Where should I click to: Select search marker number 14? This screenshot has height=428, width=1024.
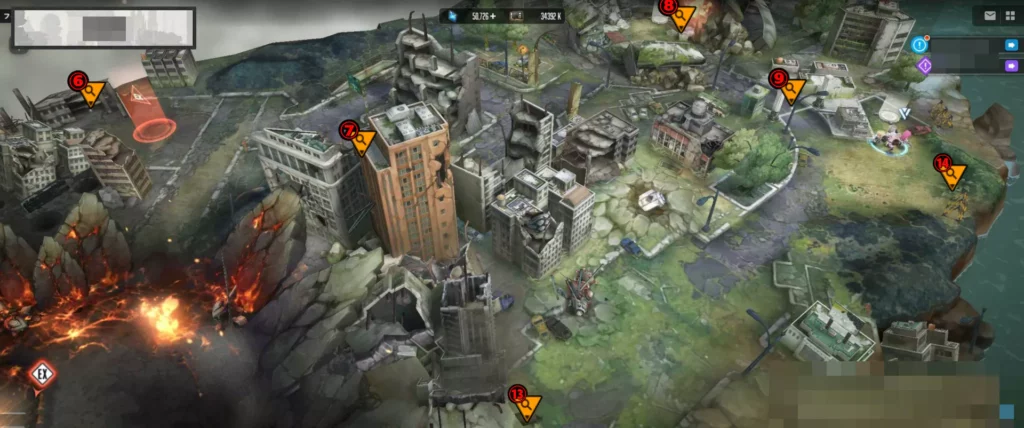tap(950, 172)
